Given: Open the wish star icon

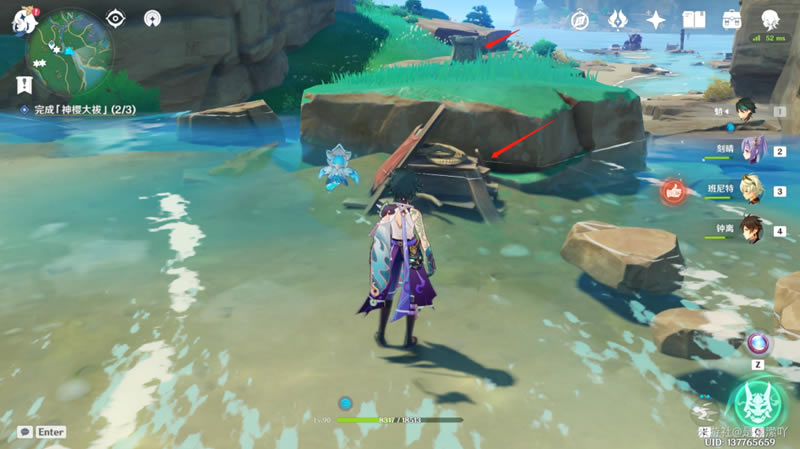Looking at the screenshot, I should pyautogui.click(x=656, y=20).
